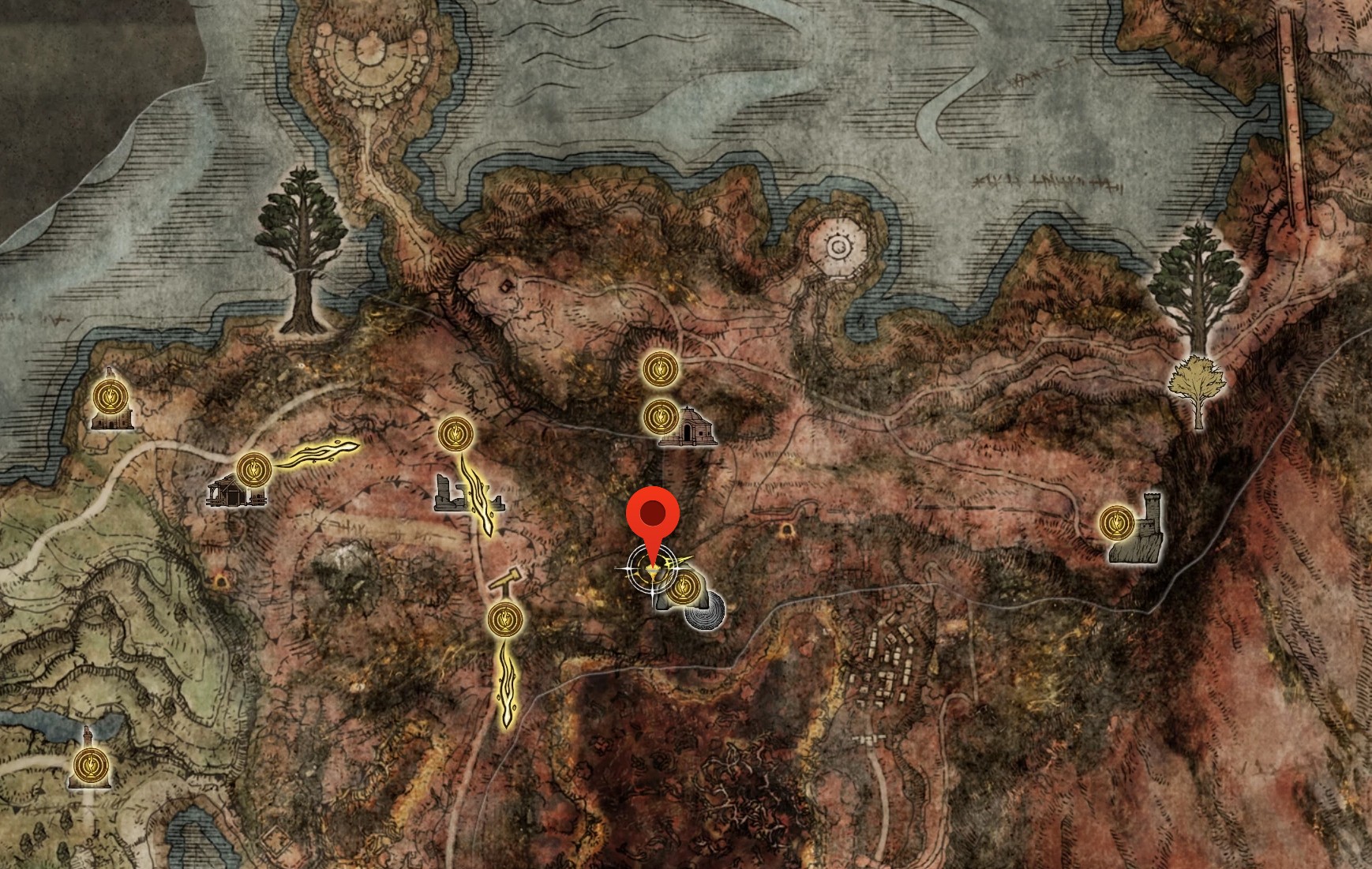Viewport: 1372px width, 869px height.
Task: Choose the grace marker overlapping the spiral-marked building
Action: tap(683, 586)
